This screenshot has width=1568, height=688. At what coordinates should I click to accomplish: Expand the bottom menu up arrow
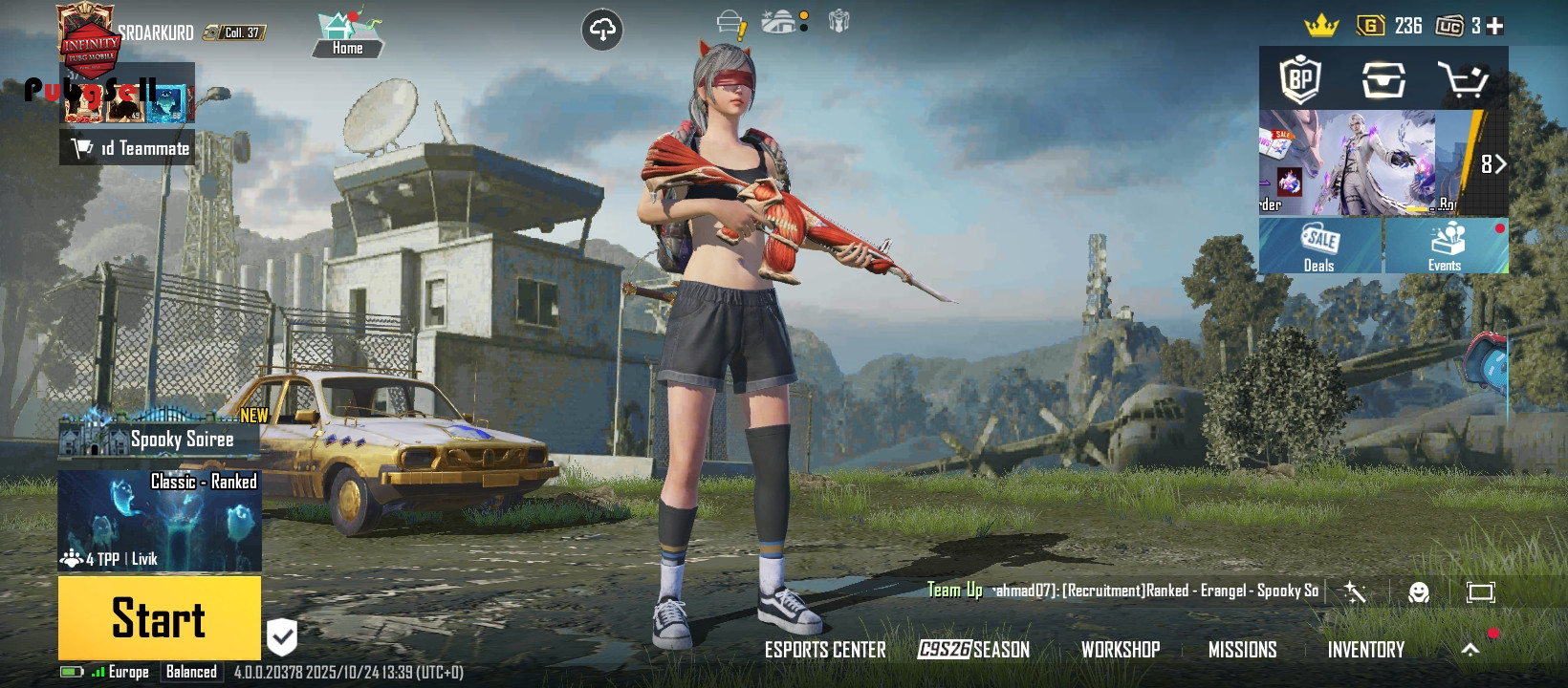coord(1470,650)
